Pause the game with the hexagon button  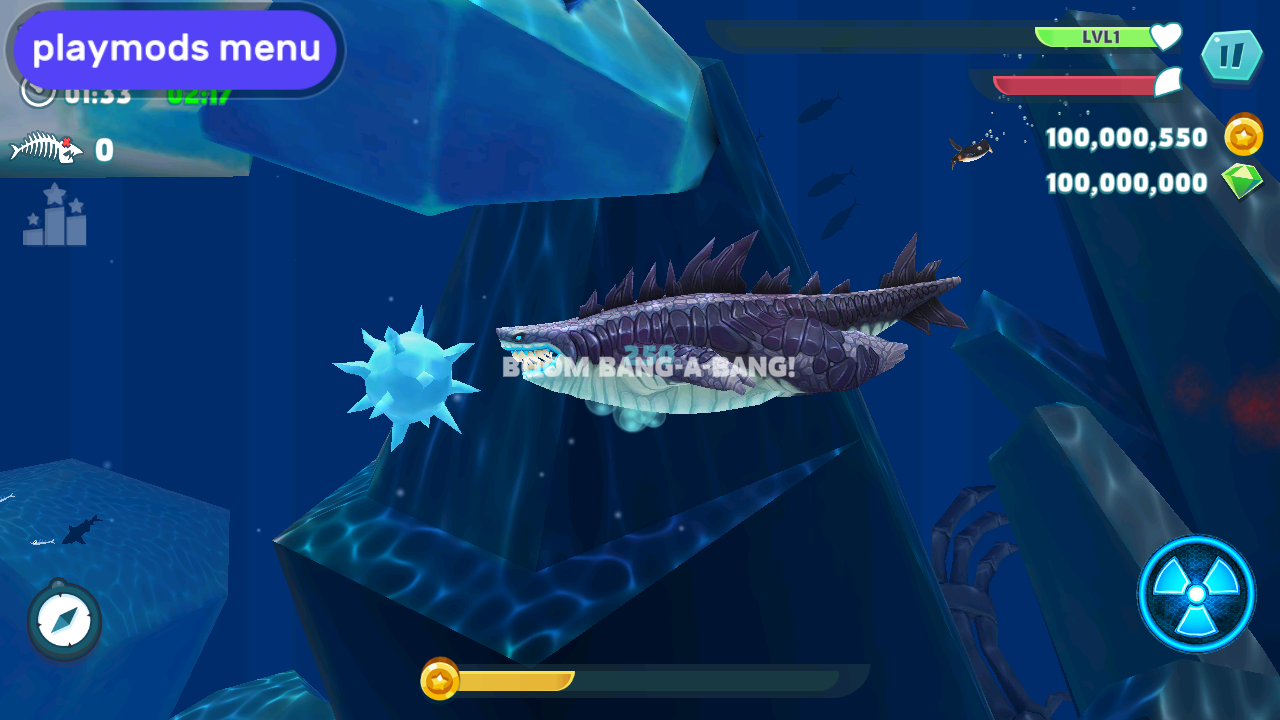click(x=1231, y=56)
